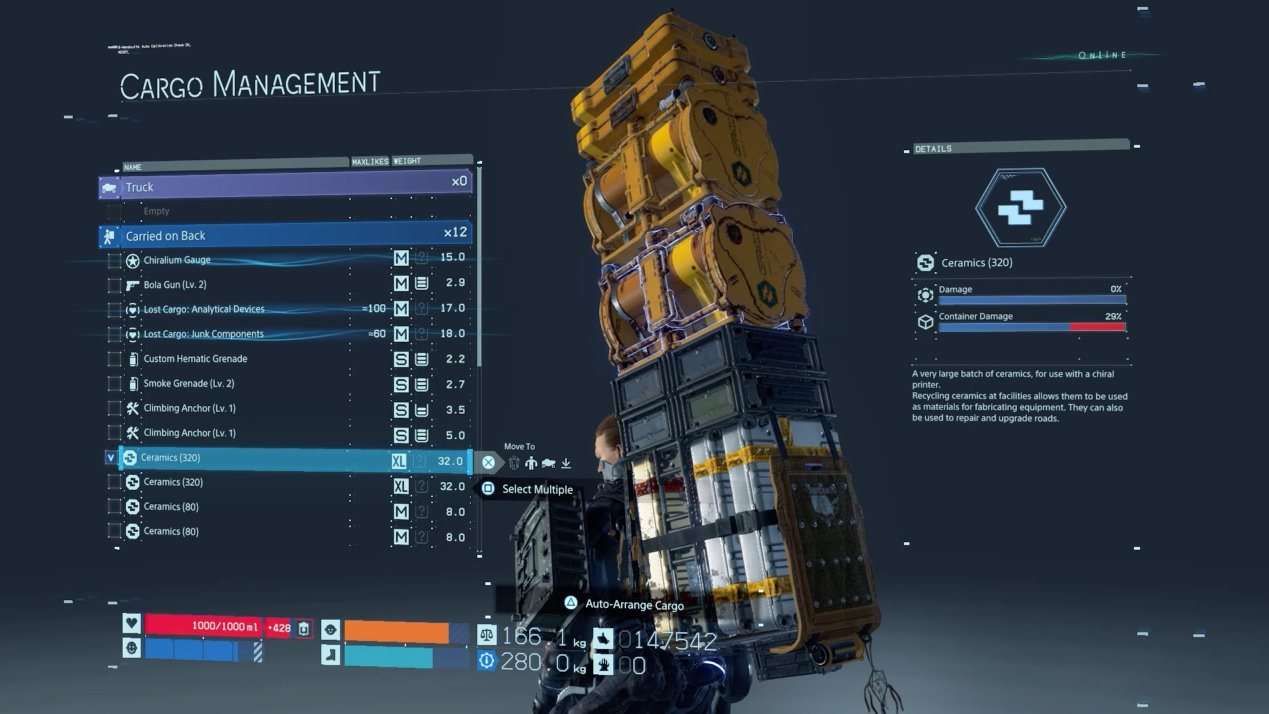The width and height of the screenshot is (1269, 714).
Task: Sort cargo list by Weight column
Action: [x=407, y=161]
